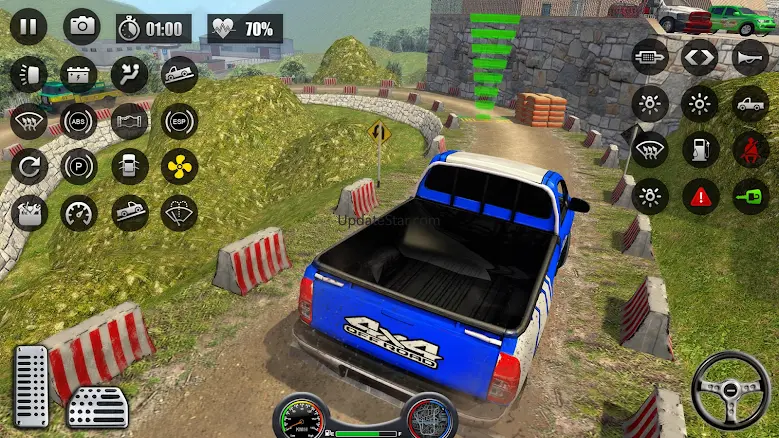The width and height of the screenshot is (779, 438).
Task: Honk the horn button
Action: pos(750,56)
